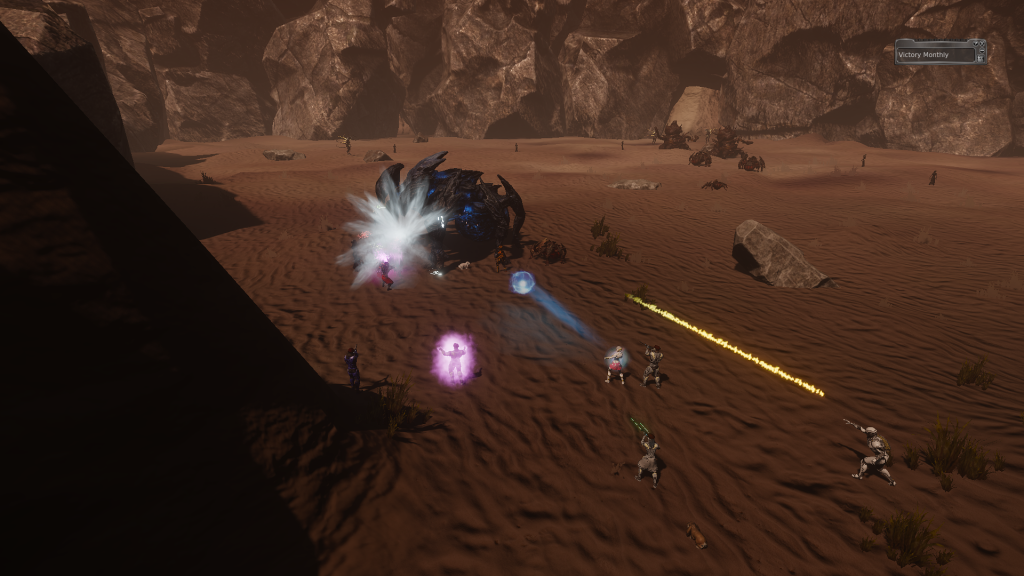Minimize the Victory Monthly panel
This screenshot has width=1024, height=576.
(x=982, y=51)
